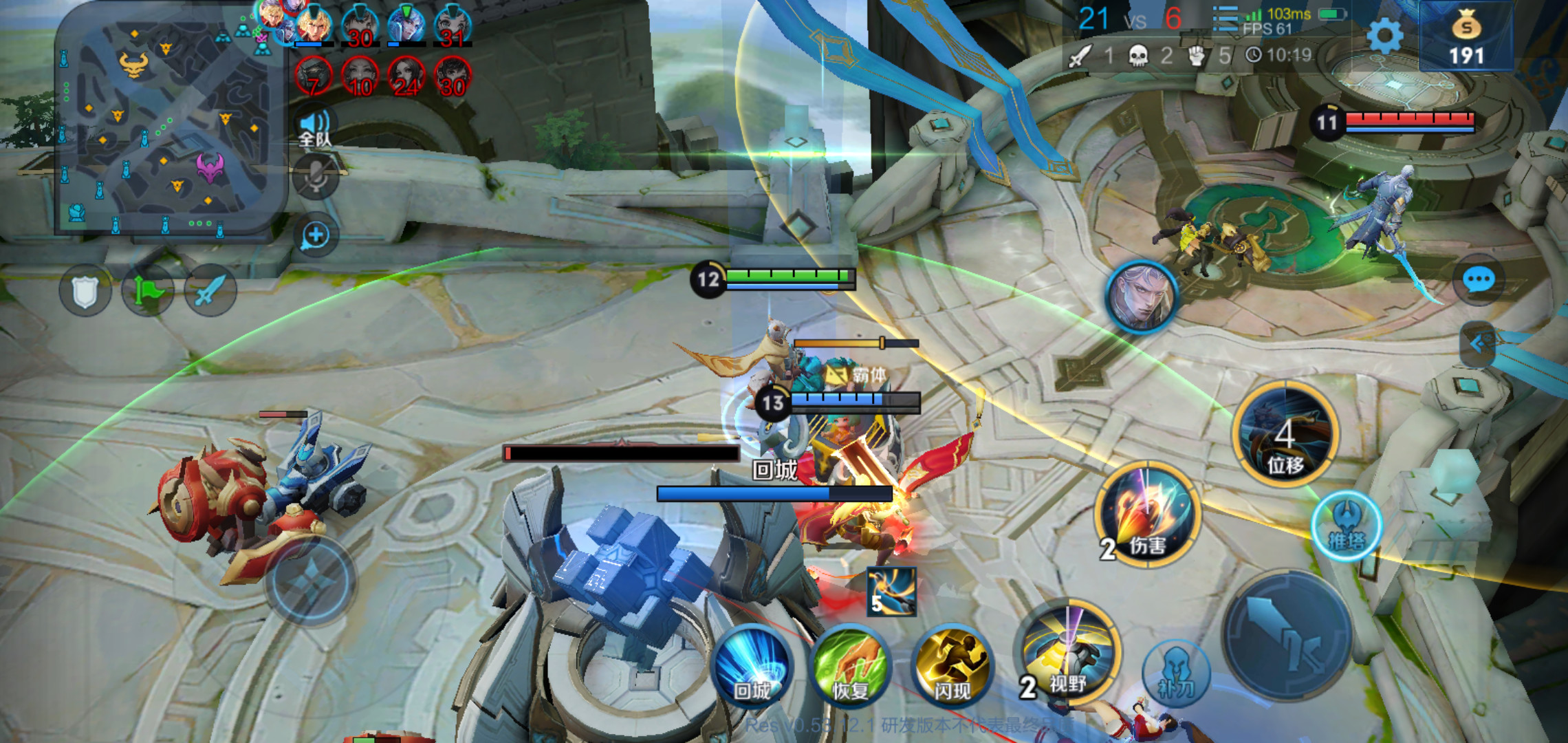This screenshot has height=743, width=1568.
Task: Open the gold shop
Action: [1466, 38]
